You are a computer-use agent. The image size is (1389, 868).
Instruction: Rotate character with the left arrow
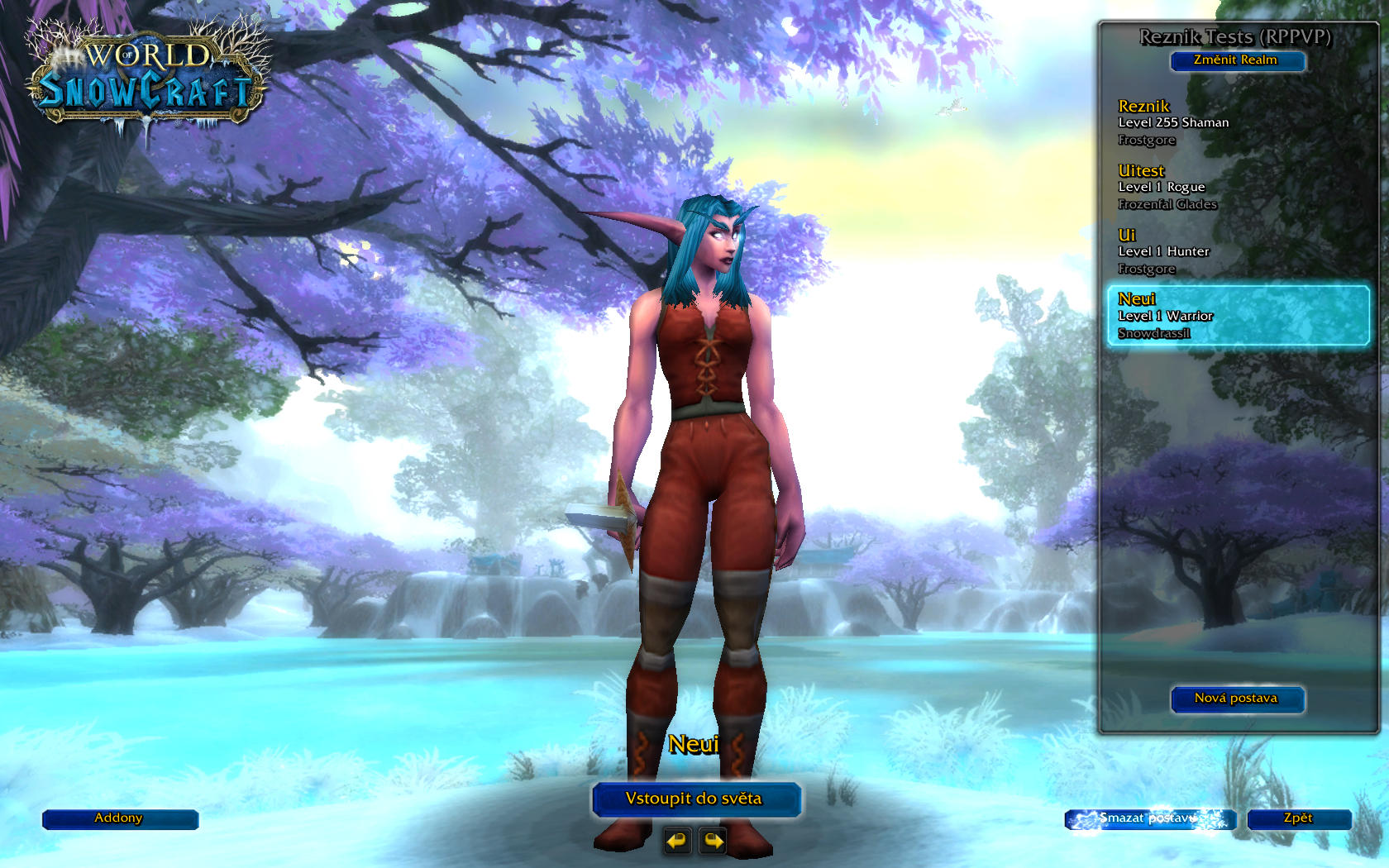pos(677,842)
